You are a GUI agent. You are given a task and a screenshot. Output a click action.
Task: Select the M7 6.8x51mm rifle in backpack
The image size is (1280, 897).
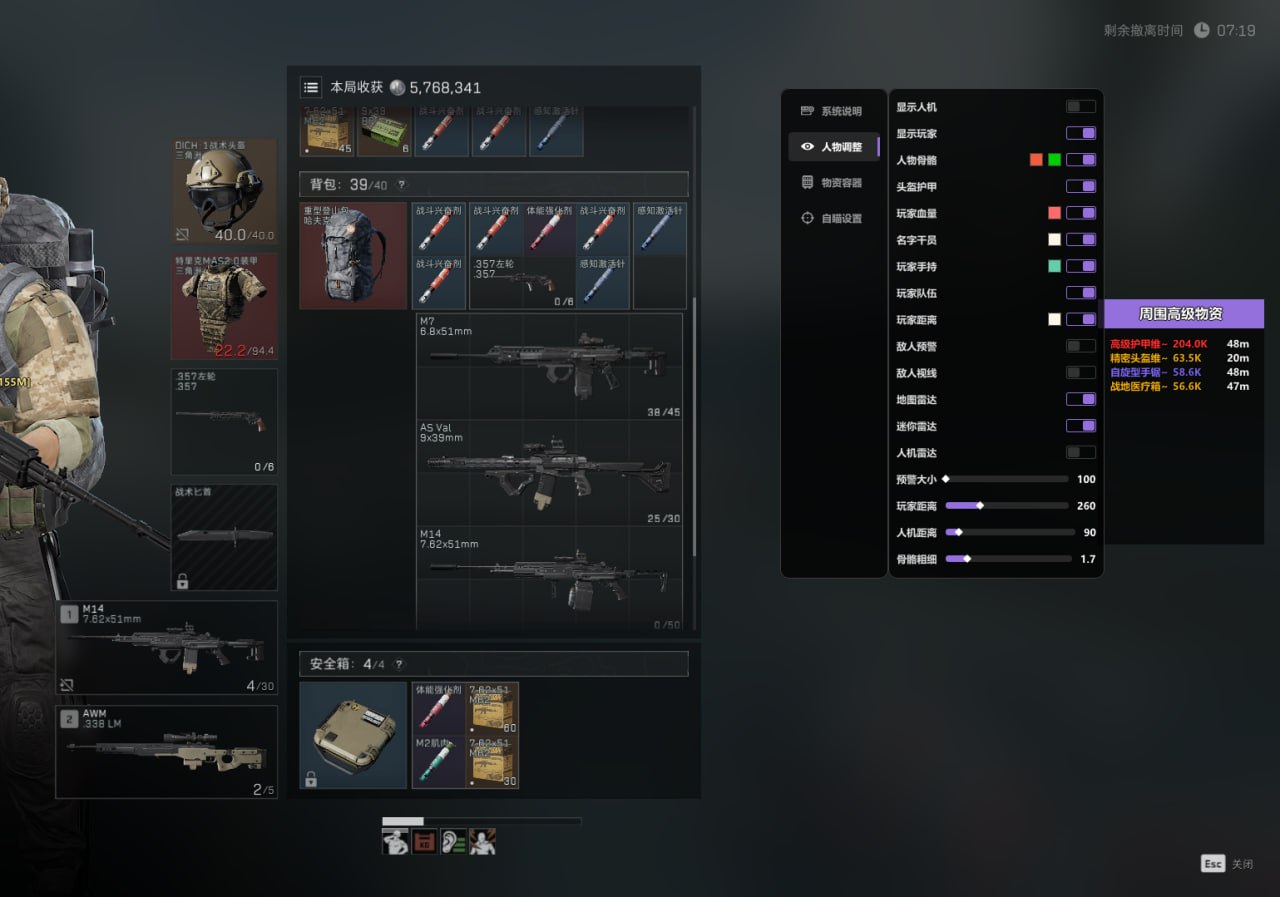(x=549, y=366)
